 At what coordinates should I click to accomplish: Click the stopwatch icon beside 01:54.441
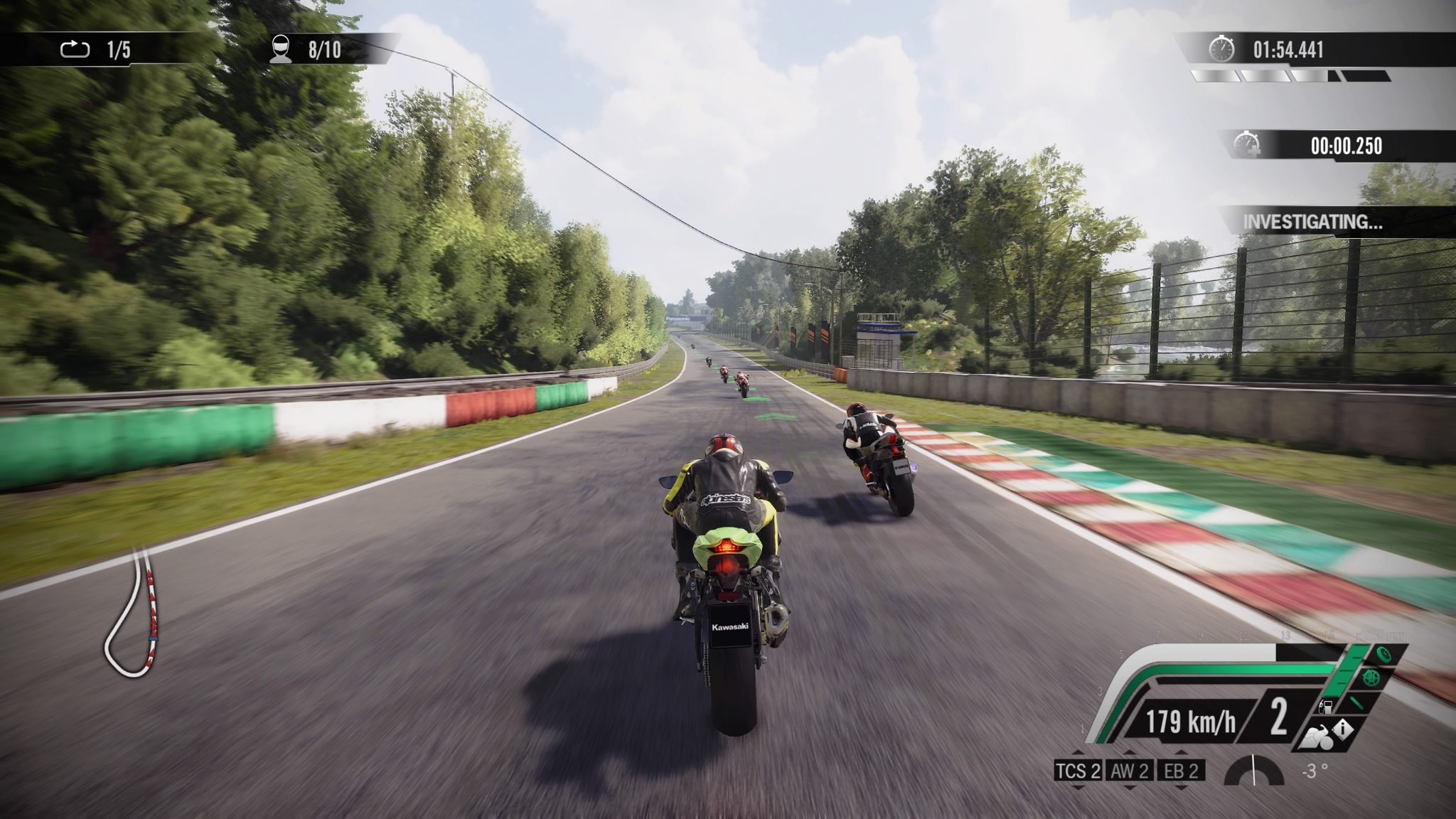[1221, 50]
